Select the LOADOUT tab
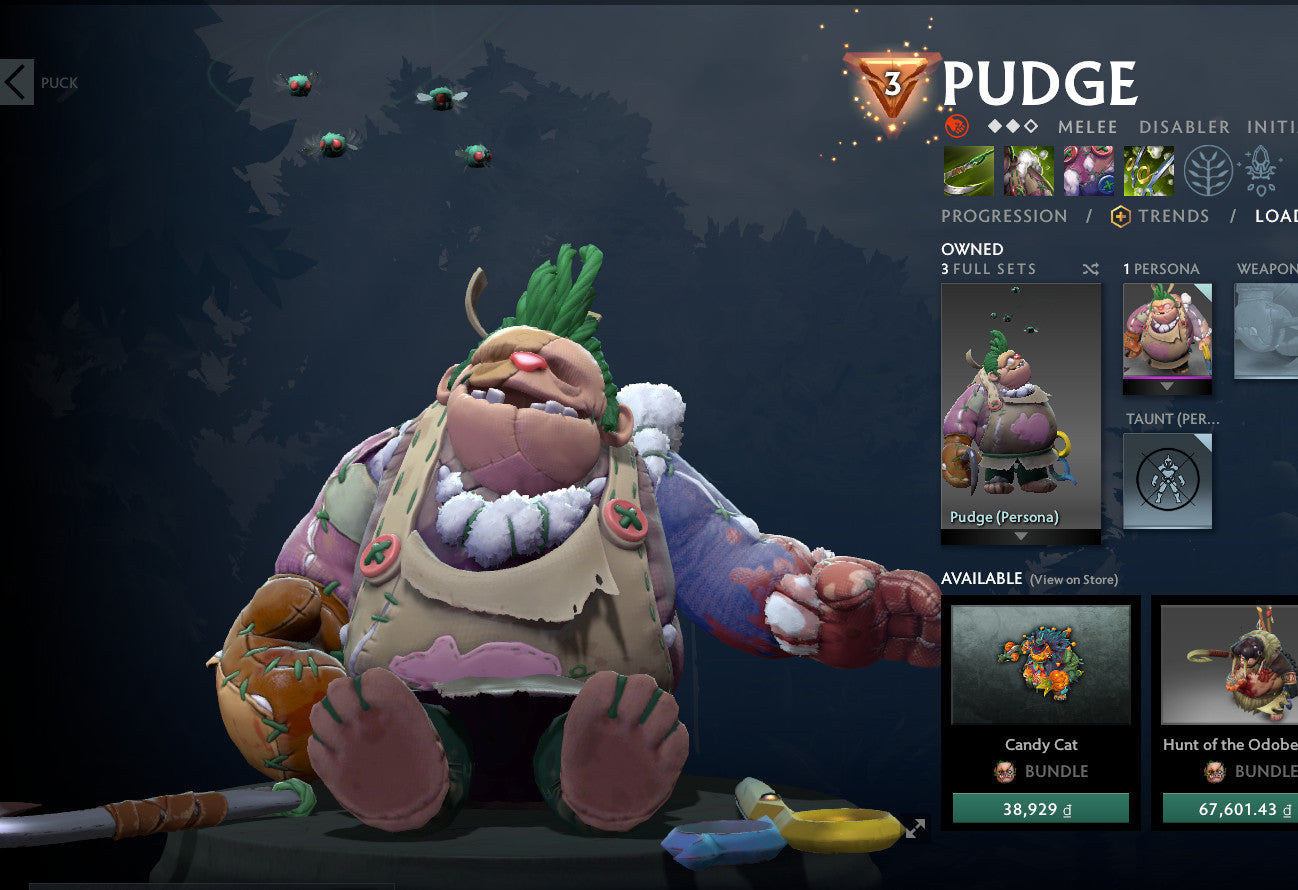The image size is (1298, 890). (1280, 216)
